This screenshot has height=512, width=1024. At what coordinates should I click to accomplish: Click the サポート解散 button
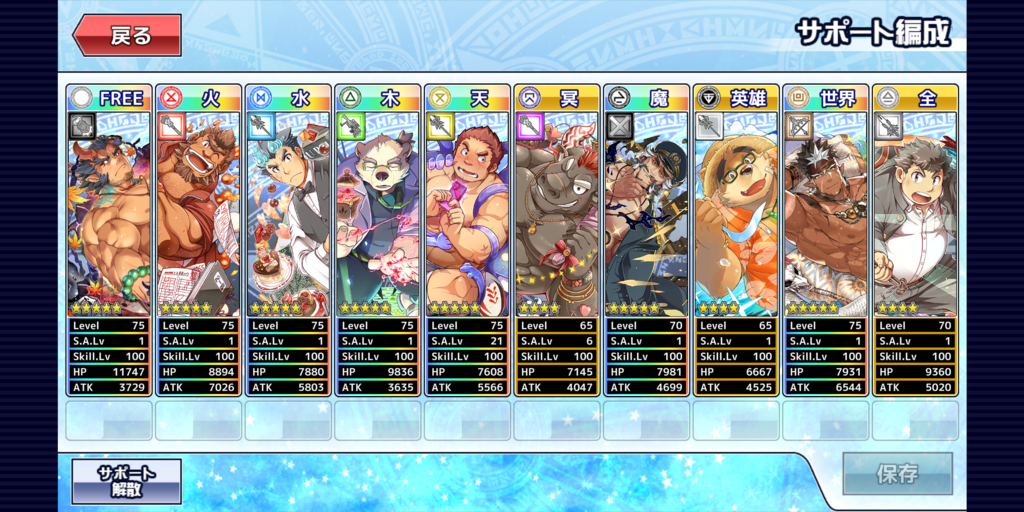[127, 480]
